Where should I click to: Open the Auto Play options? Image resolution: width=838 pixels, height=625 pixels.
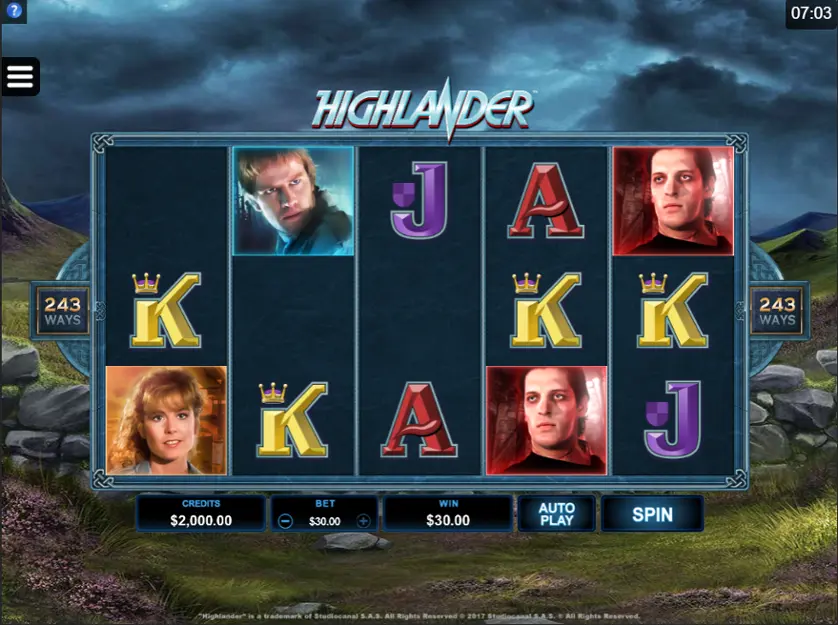coord(556,515)
